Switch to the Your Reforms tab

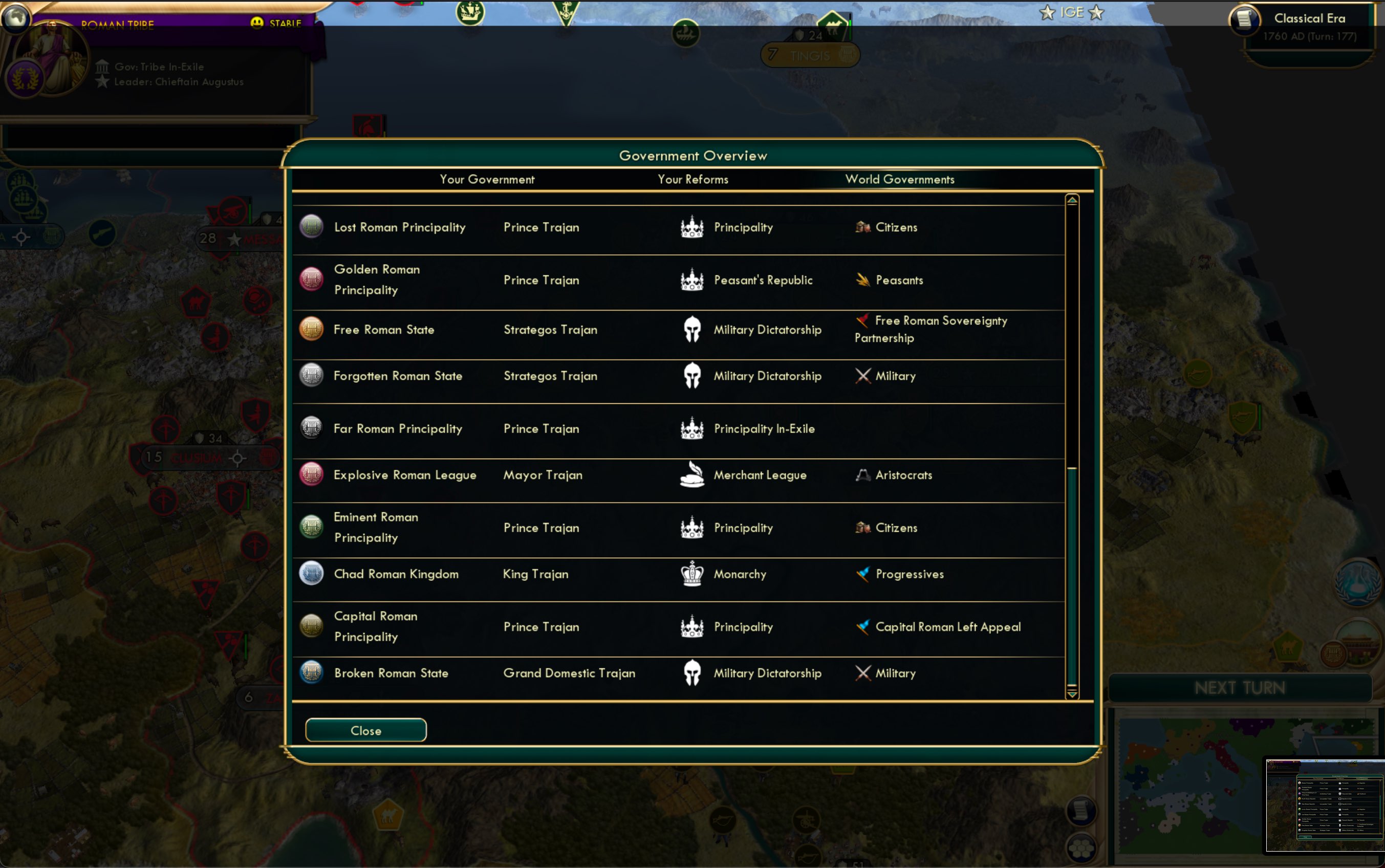[692, 179]
